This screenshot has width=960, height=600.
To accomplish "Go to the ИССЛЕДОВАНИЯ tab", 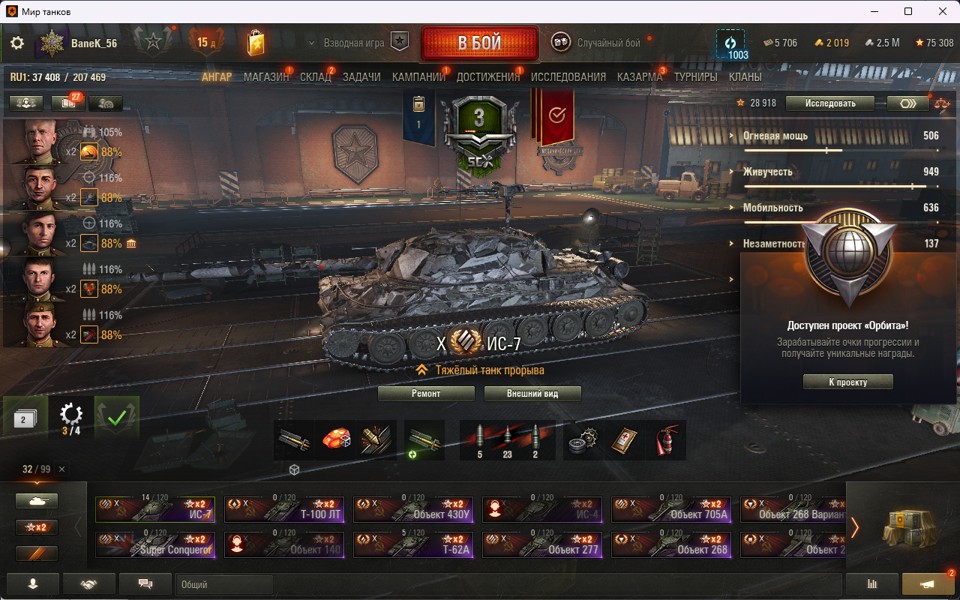I will pyautogui.click(x=568, y=77).
